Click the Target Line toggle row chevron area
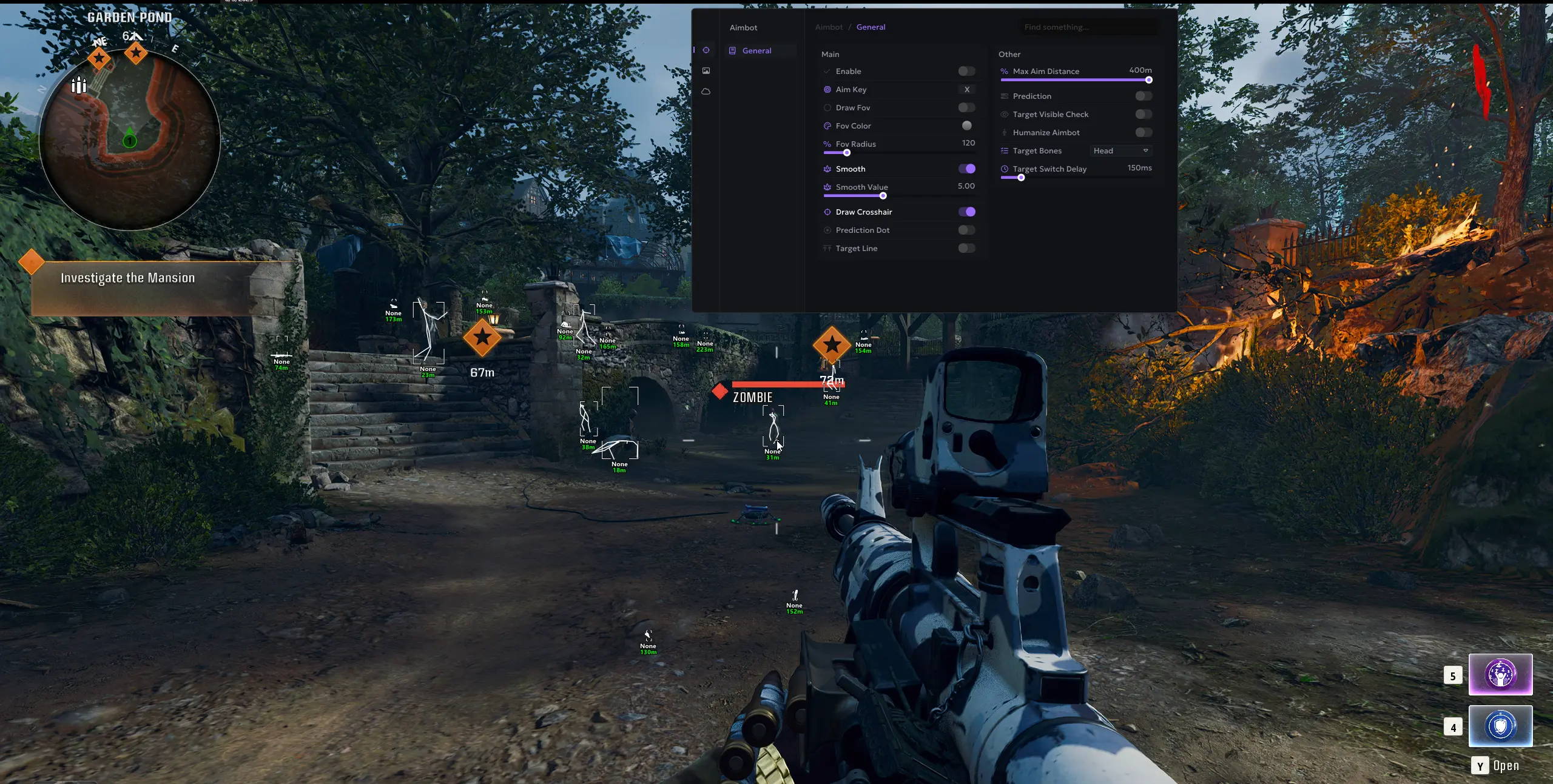The image size is (1553, 784). [x=966, y=249]
